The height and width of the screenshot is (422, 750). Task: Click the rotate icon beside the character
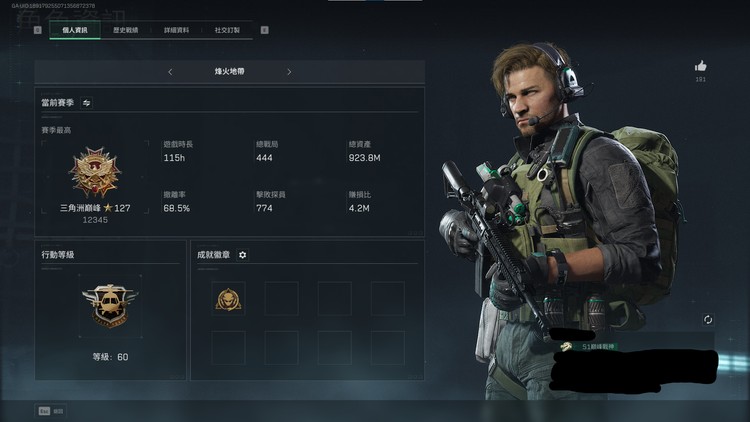point(708,319)
